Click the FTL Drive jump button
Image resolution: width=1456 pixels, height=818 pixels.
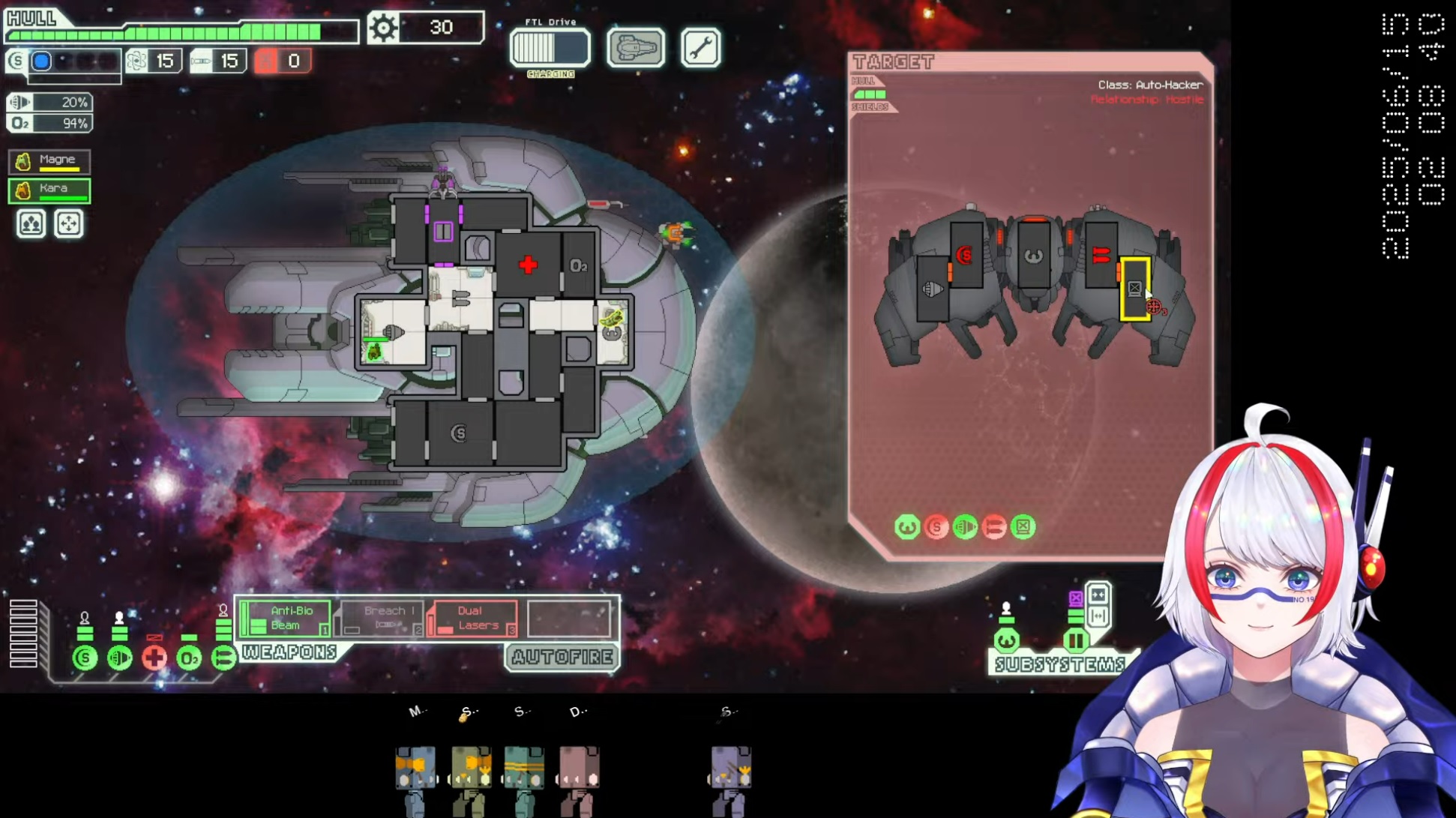click(550, 49)
